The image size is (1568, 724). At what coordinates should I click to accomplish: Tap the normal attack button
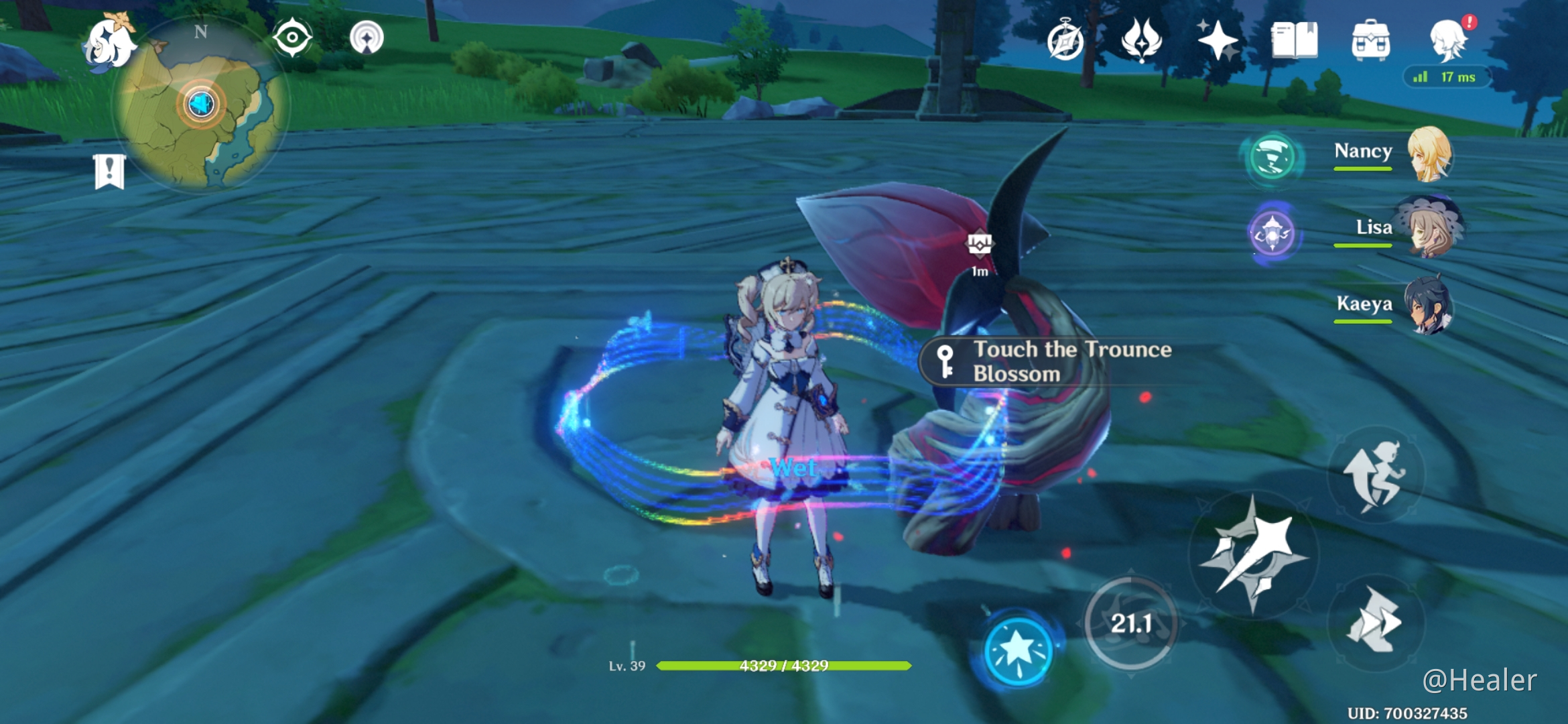(x=1252, y=555)
